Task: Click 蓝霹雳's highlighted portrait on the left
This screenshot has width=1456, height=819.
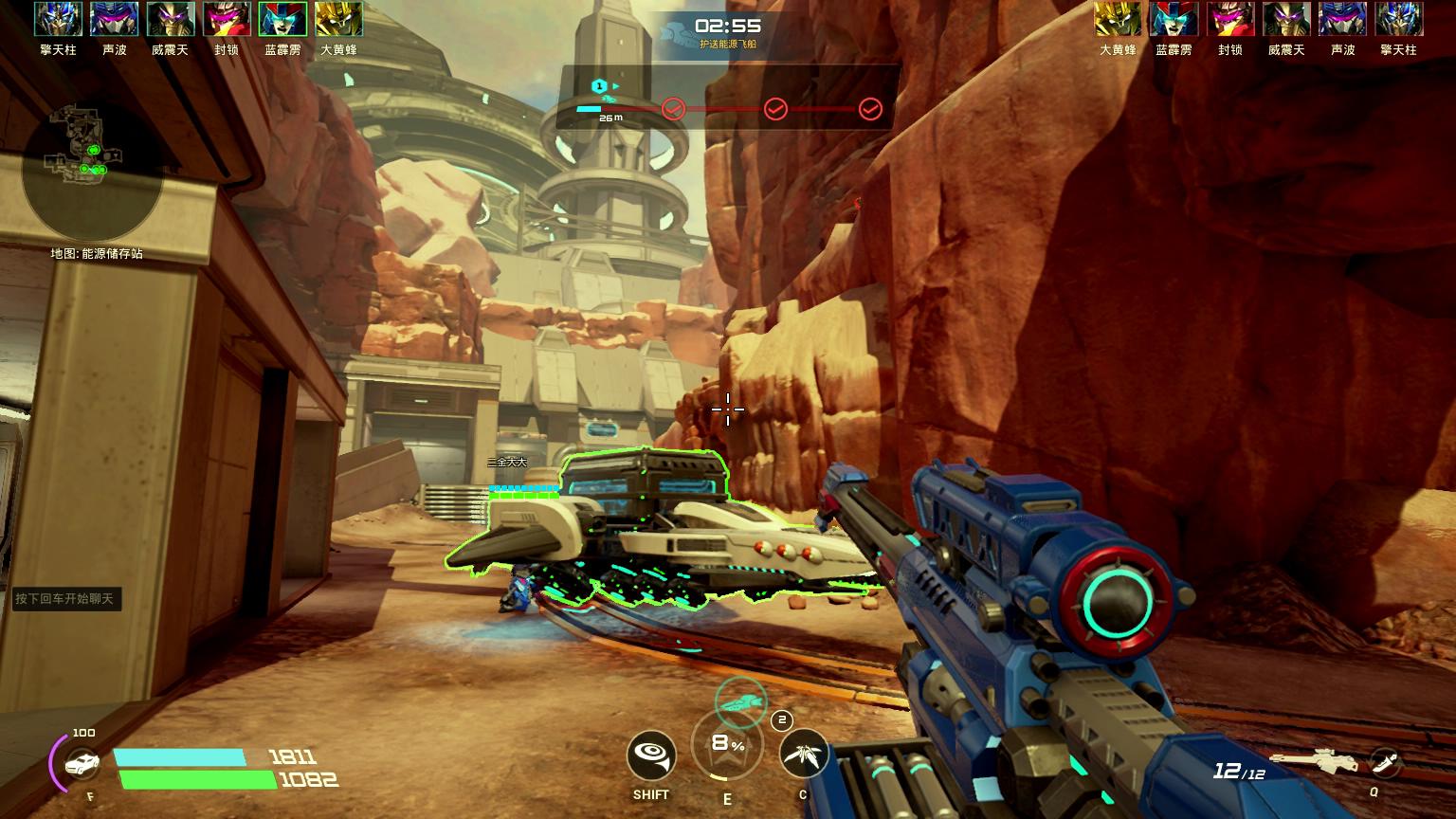Action: [x=284, y=20]
